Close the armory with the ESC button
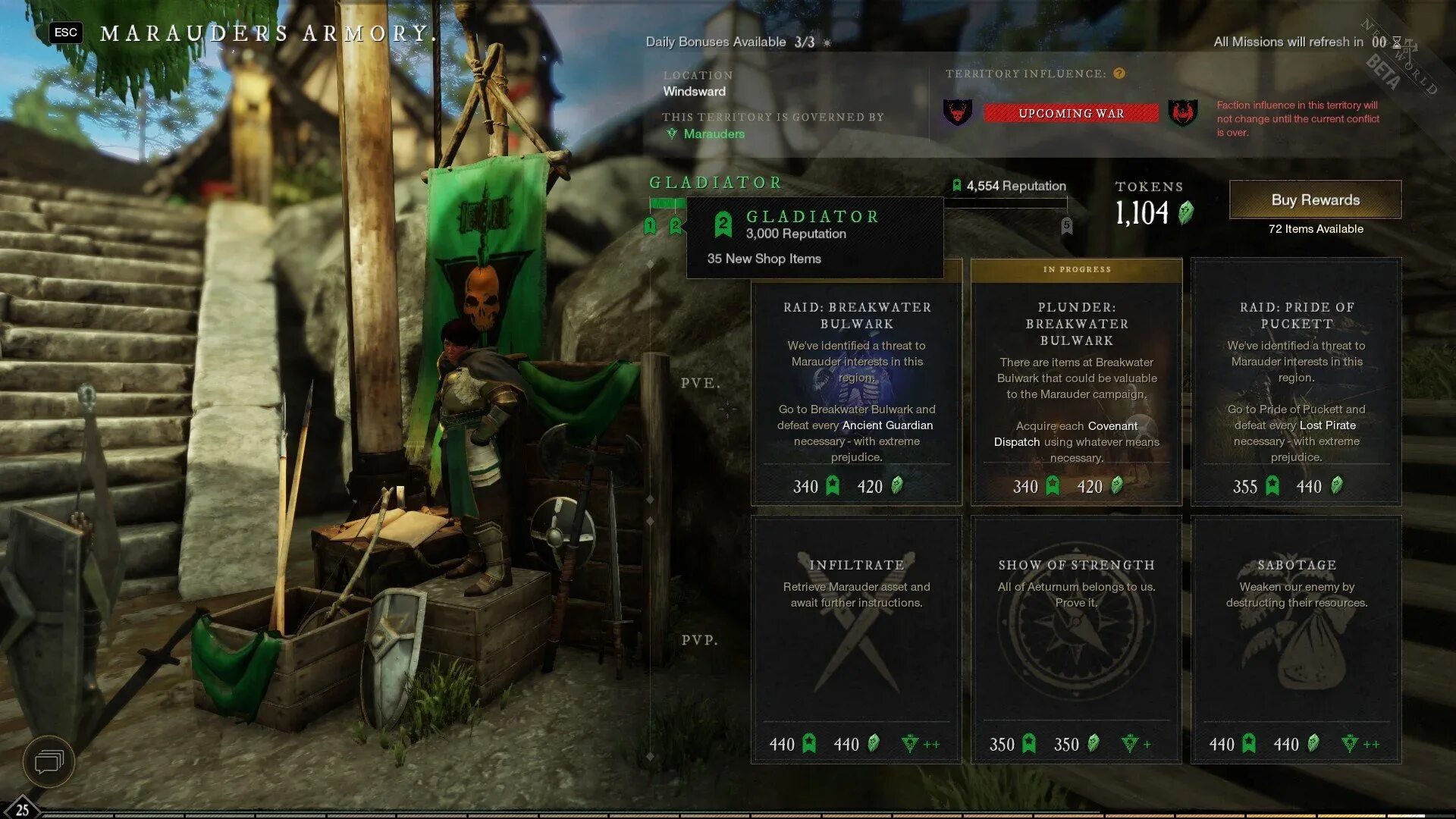Viewport: 1456px width, 819px height. [x=66, y=33]
